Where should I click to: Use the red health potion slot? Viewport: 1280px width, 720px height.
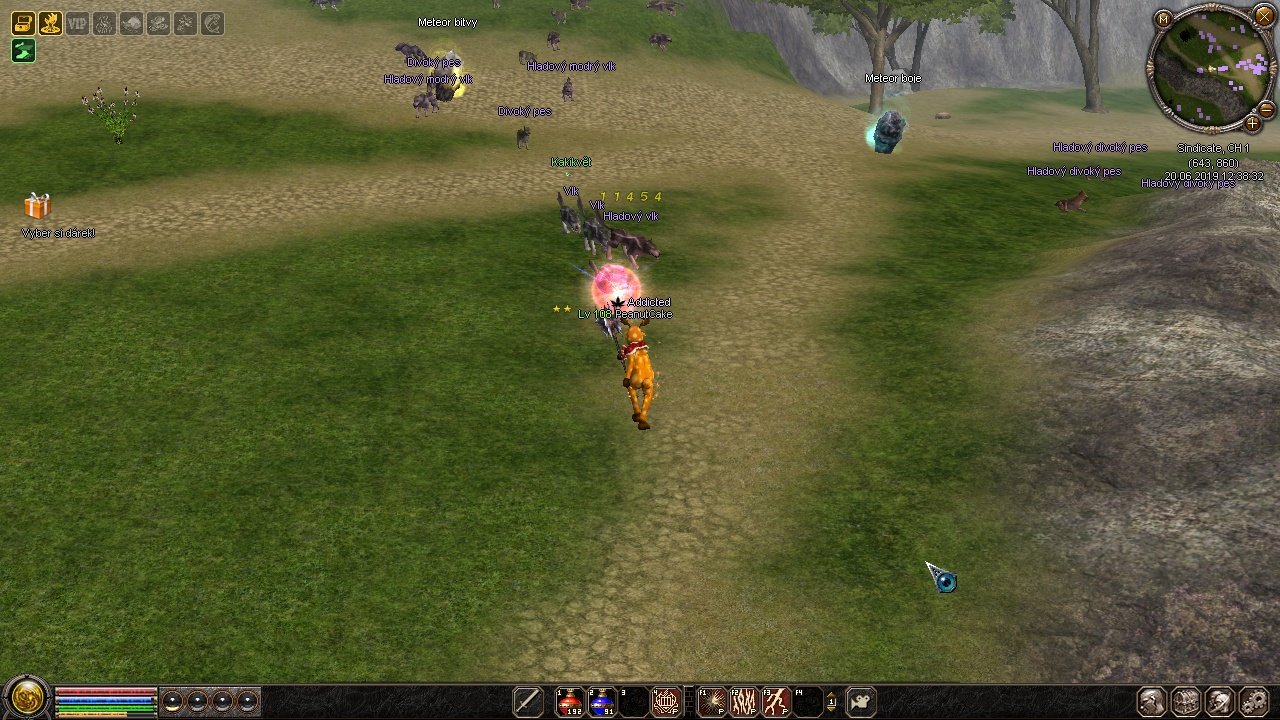(570, 702)
